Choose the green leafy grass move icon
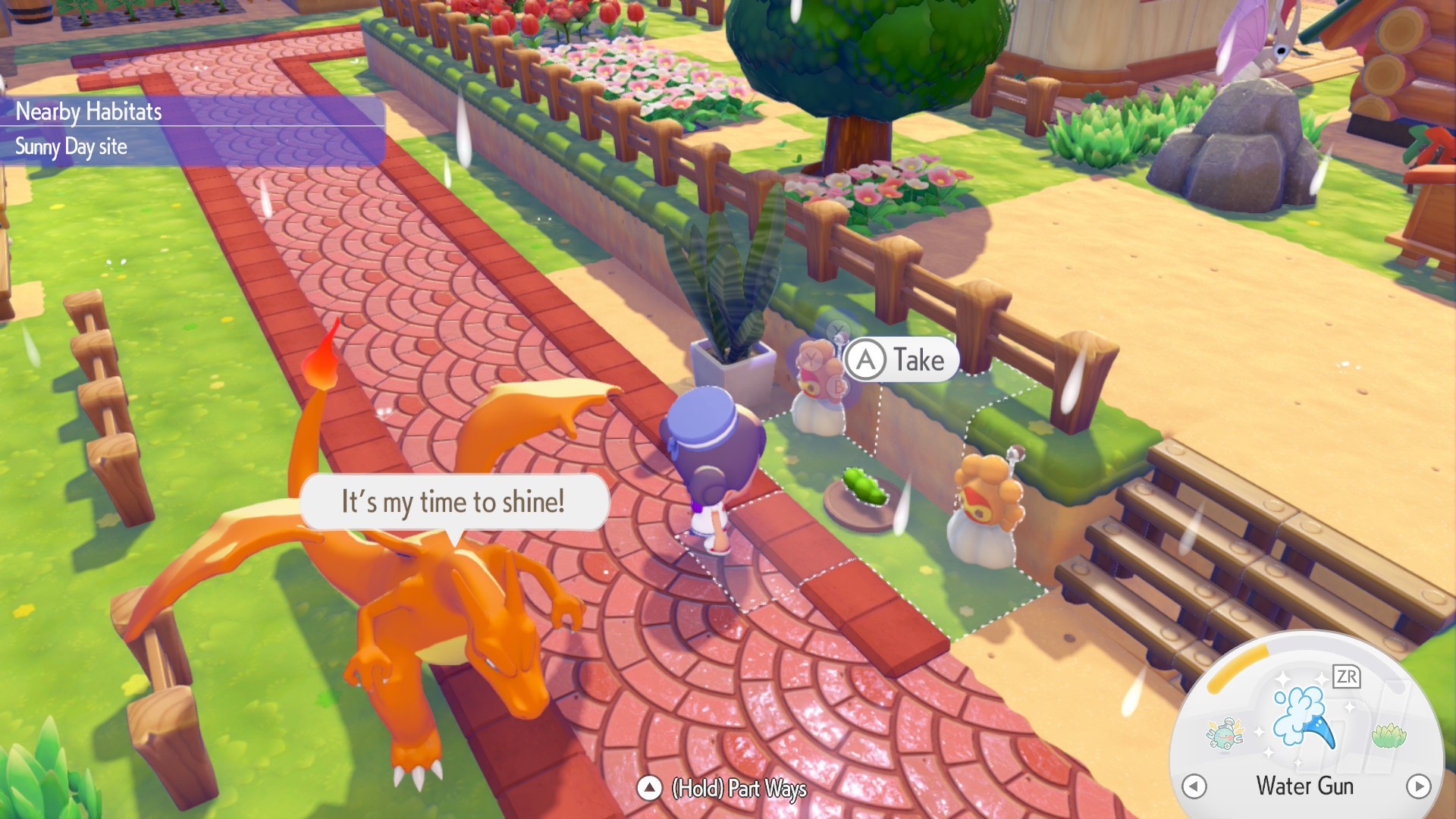Screen dimensions: 1456x819 (1389, 735)
